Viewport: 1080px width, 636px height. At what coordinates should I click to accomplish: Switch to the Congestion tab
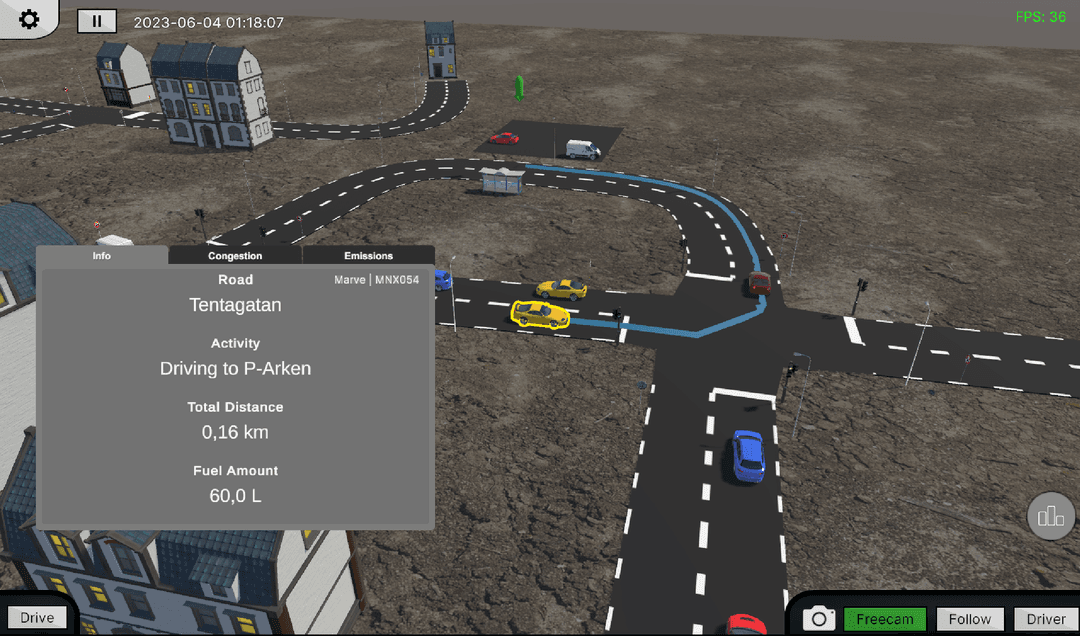click(235, 256)
